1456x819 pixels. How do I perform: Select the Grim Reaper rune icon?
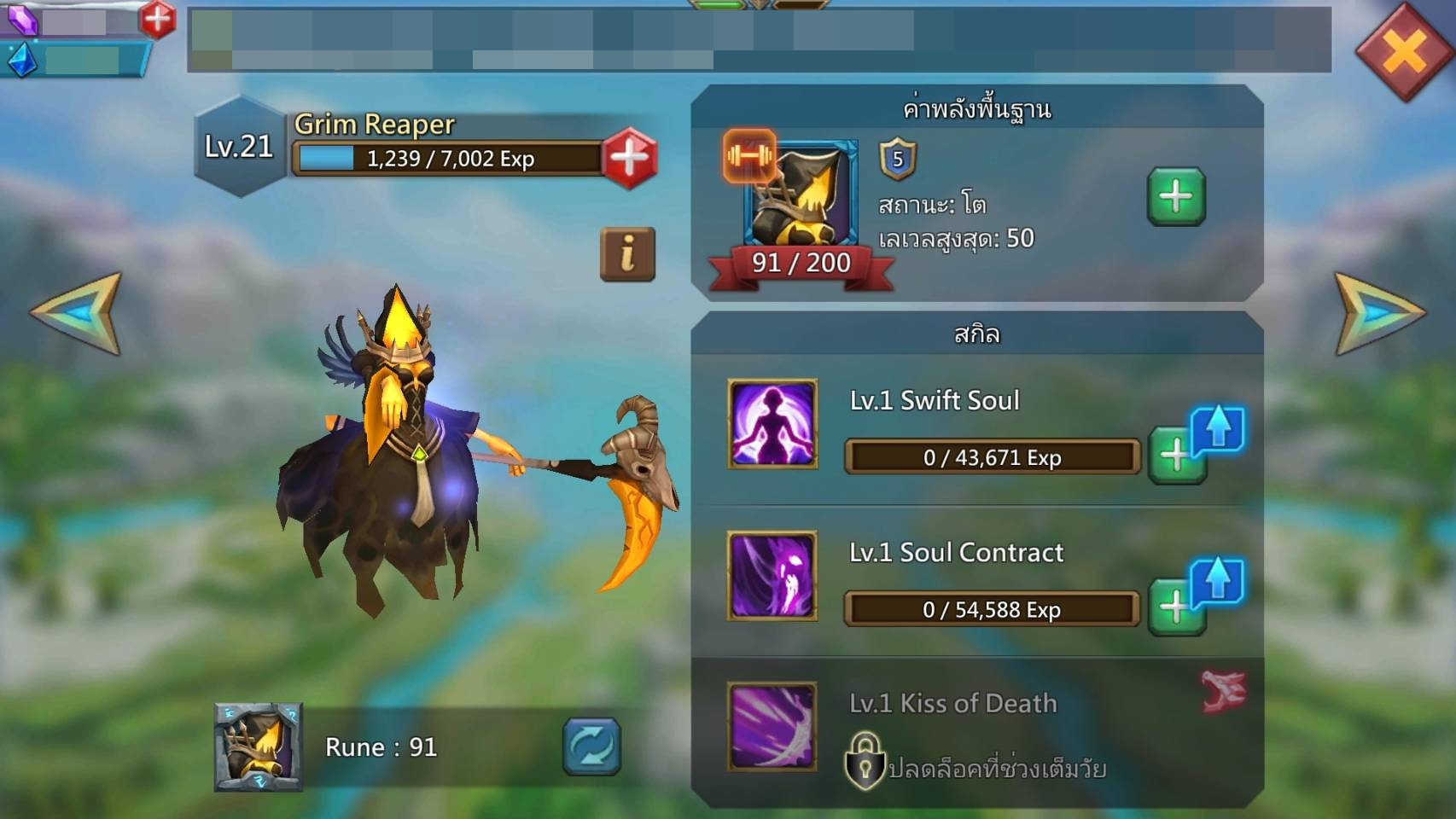pyautogui.click(x=259, y=747)
